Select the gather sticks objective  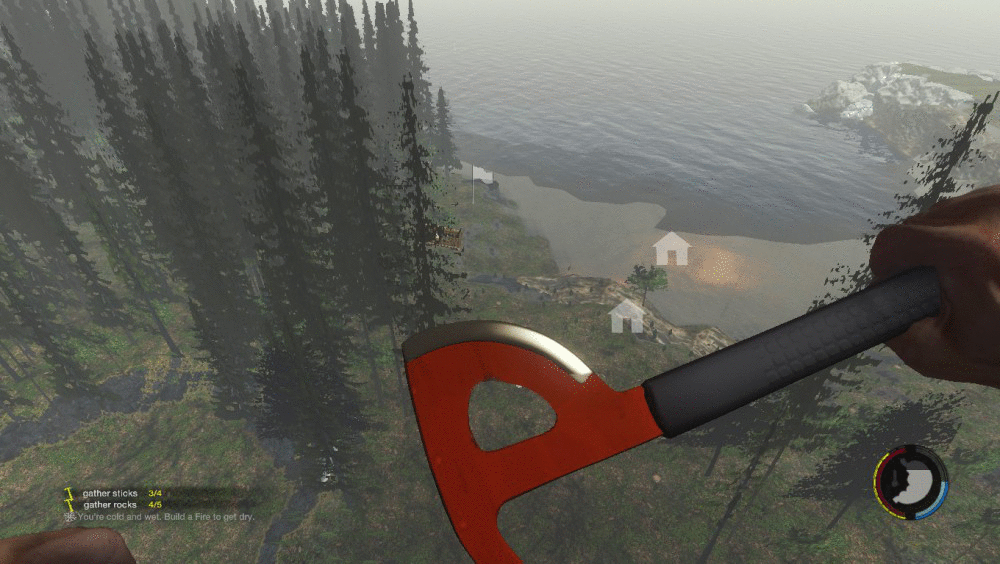(111, 493)
